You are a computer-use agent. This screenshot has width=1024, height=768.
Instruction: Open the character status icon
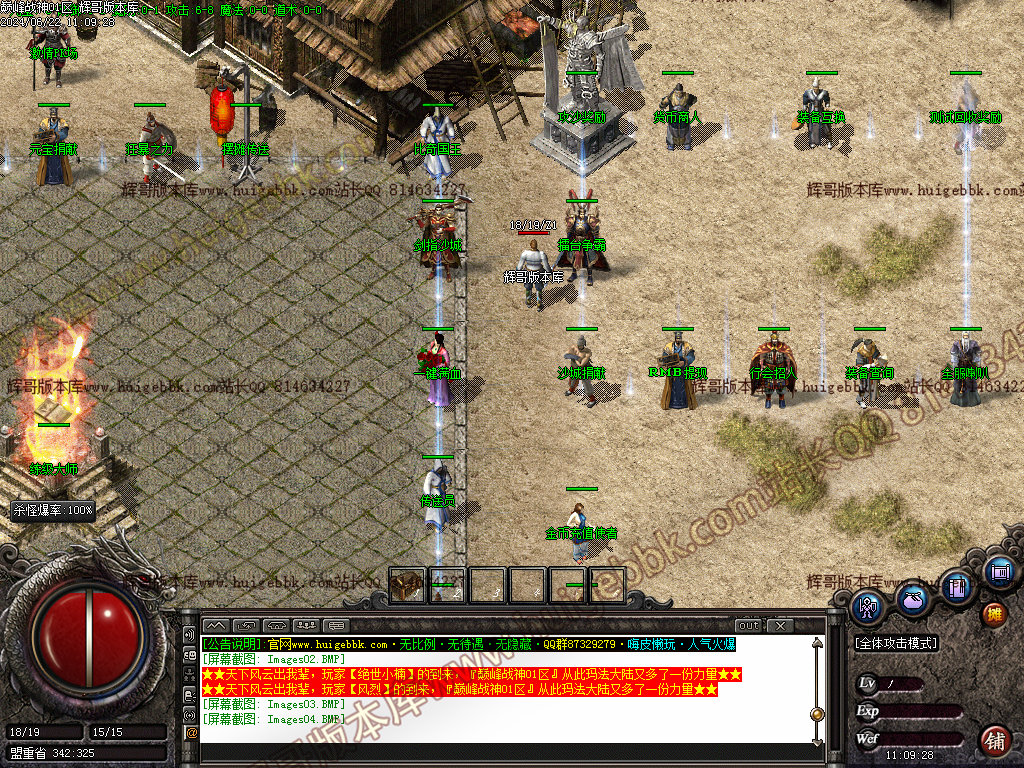(x=867, y=607)
